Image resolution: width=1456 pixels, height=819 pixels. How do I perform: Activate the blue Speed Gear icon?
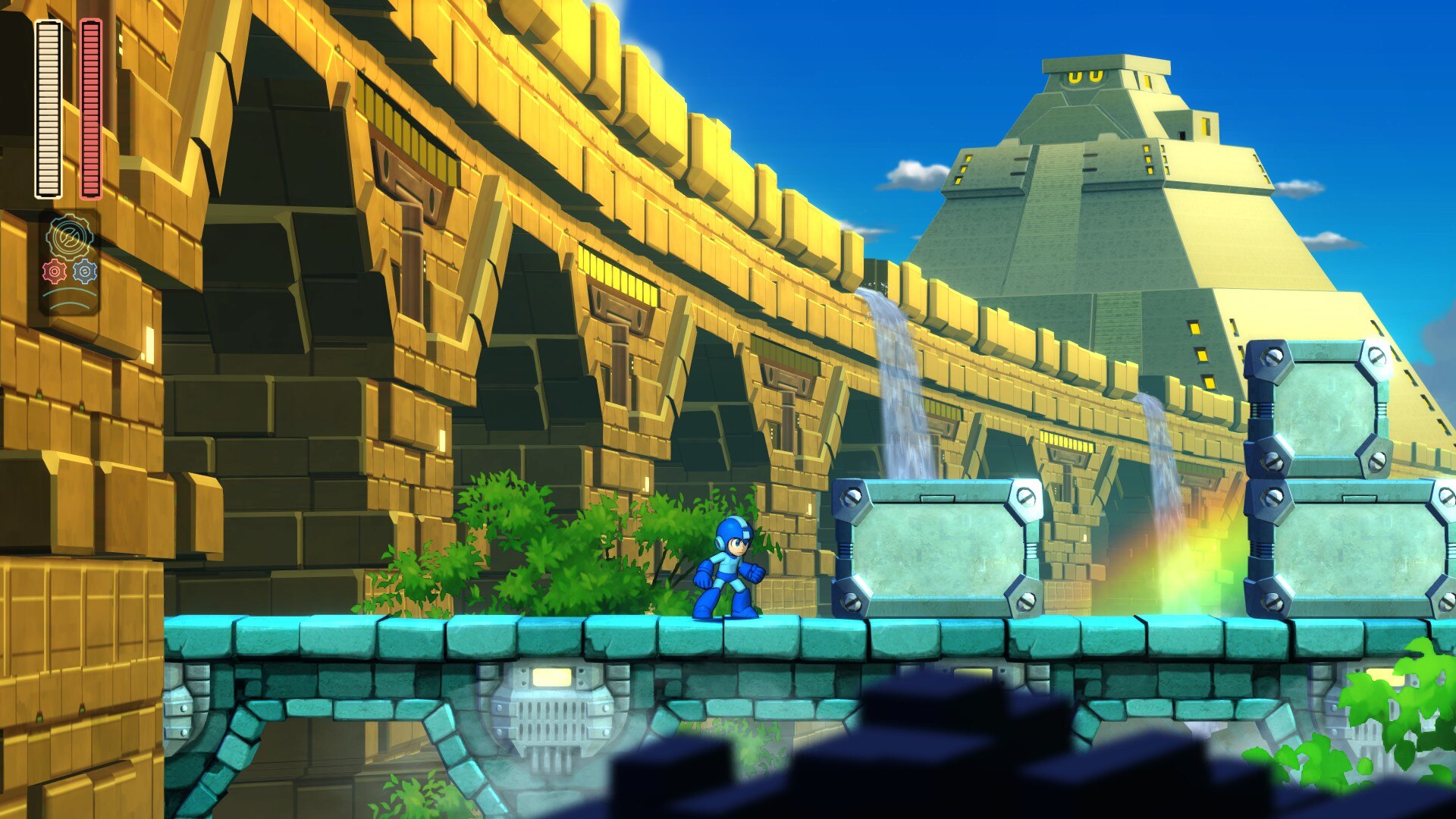[85, 271]
